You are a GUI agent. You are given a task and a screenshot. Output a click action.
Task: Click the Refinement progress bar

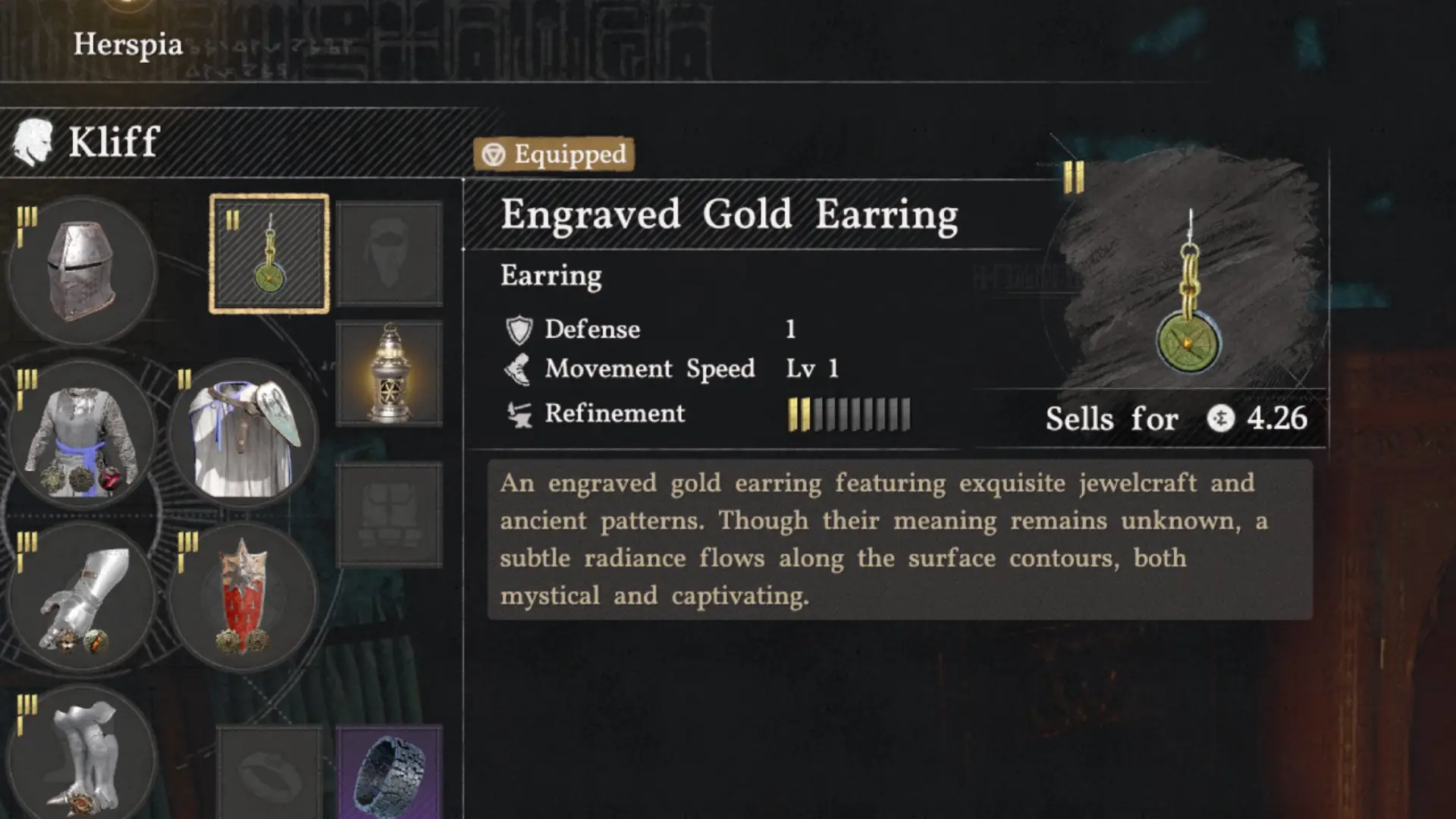pos(847,413)
